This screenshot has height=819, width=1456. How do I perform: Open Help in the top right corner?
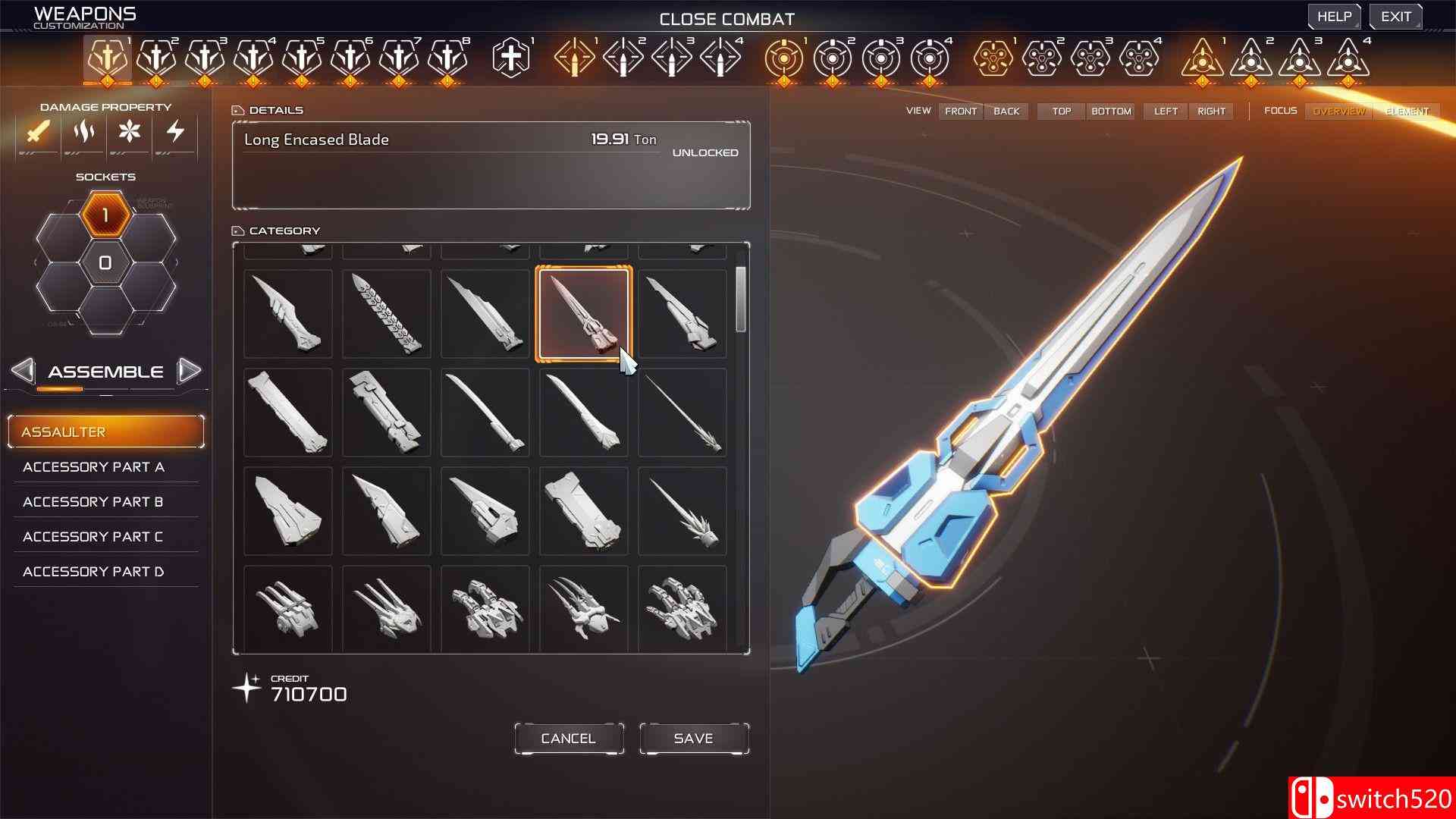pos(1334,16)
